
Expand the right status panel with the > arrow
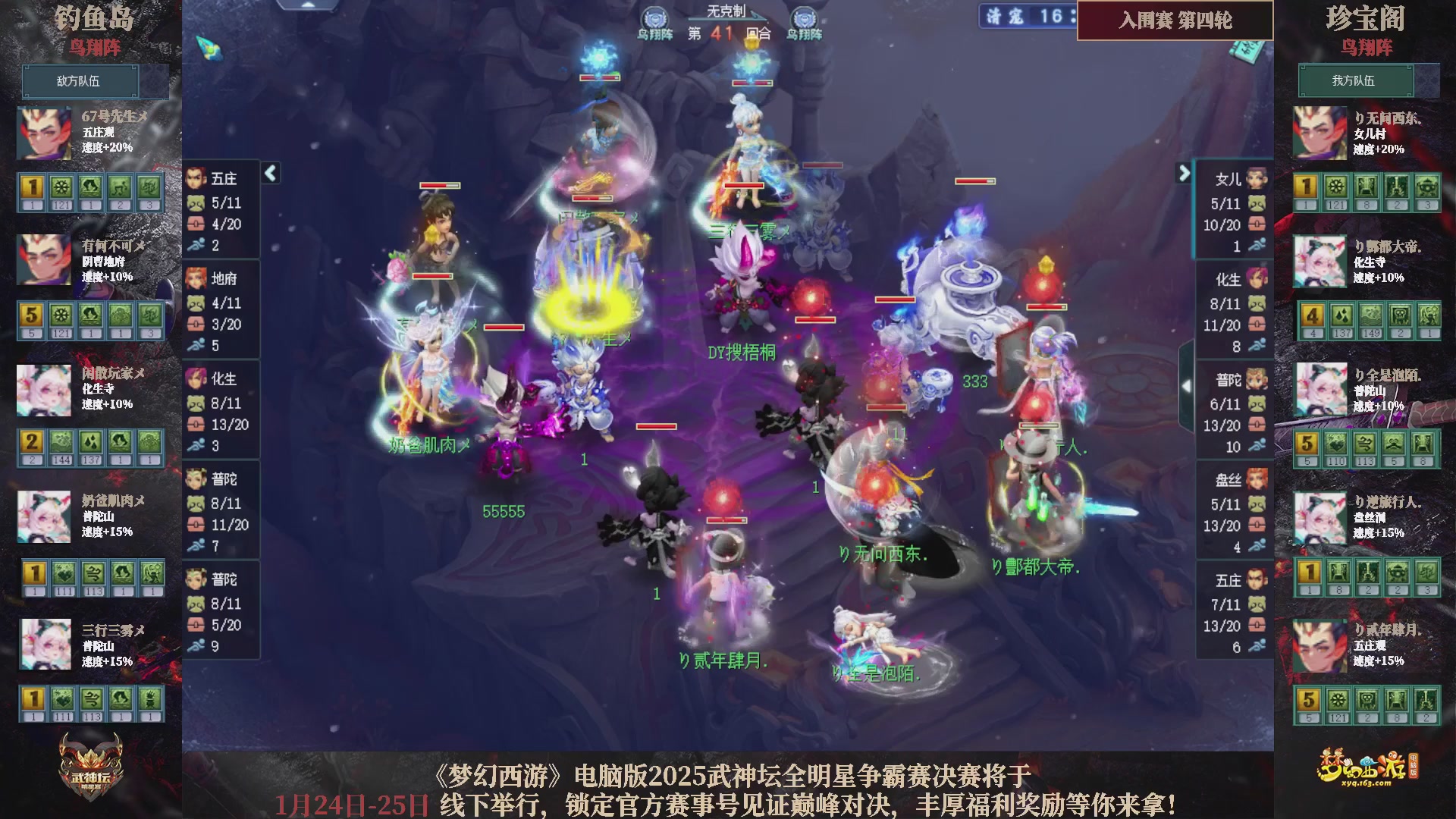(1184, 174)
